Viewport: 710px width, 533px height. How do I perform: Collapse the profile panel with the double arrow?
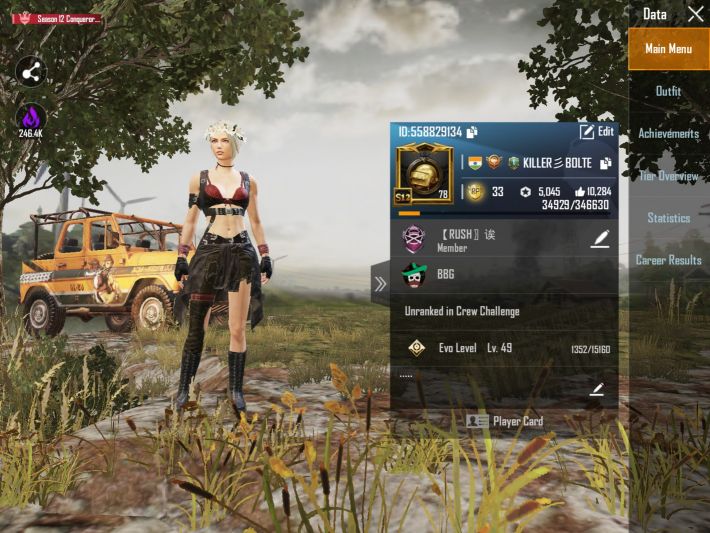[380, 284]
